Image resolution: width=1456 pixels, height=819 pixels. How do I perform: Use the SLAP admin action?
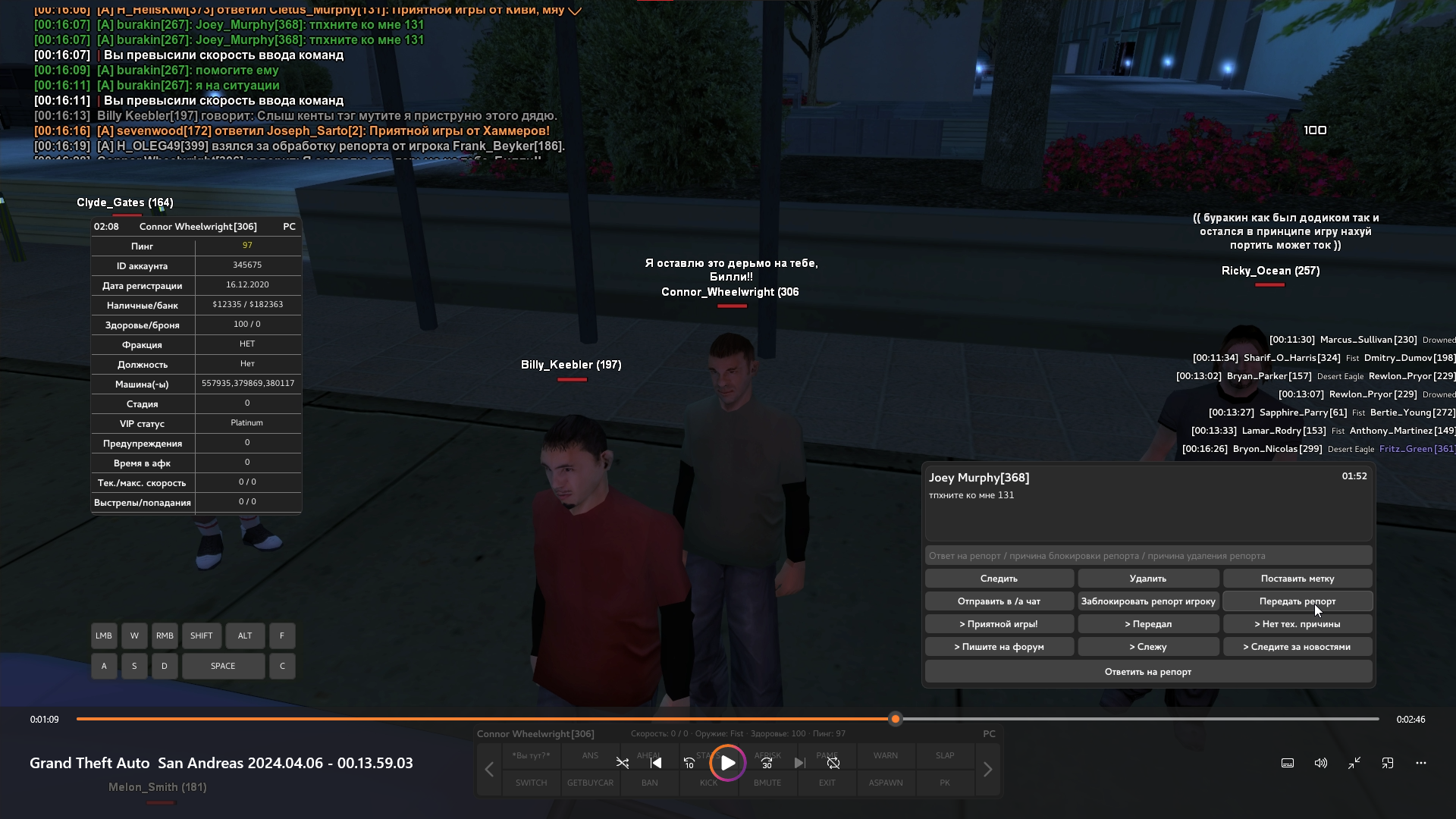(x=945, y=756)
